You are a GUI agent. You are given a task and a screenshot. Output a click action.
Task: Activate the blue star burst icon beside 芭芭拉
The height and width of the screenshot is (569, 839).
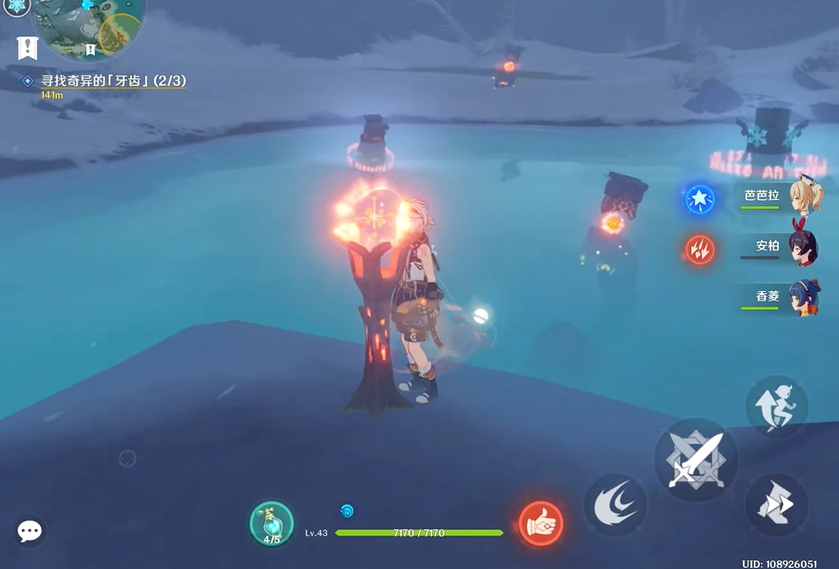[x=700, y=198]
